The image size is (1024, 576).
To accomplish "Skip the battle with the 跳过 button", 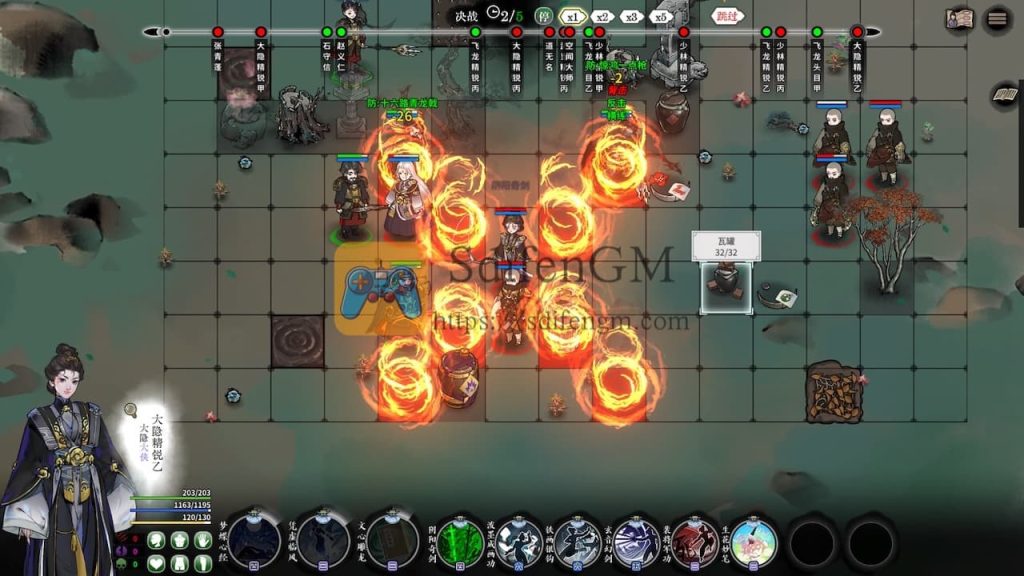I will point(727,16).
